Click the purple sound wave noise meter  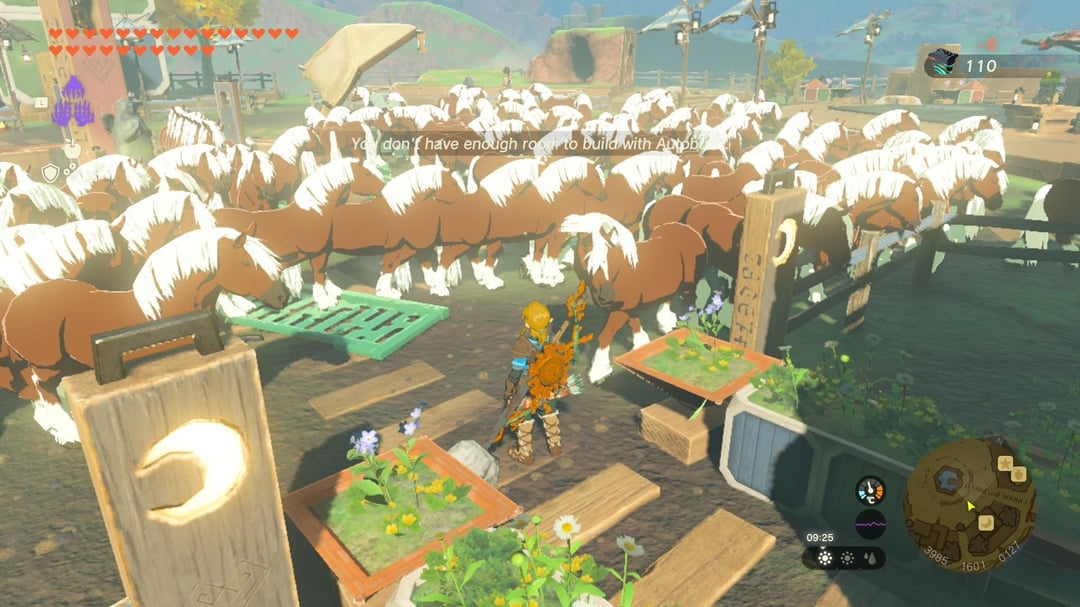[x=870, y=524]
